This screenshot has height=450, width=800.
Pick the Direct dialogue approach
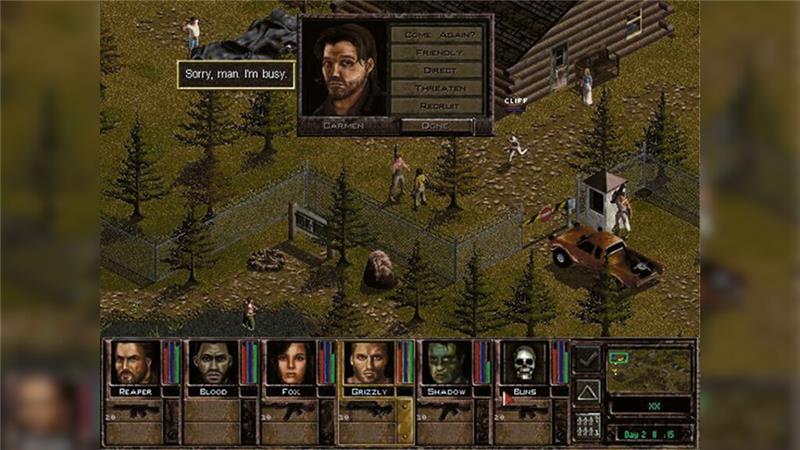436,70
